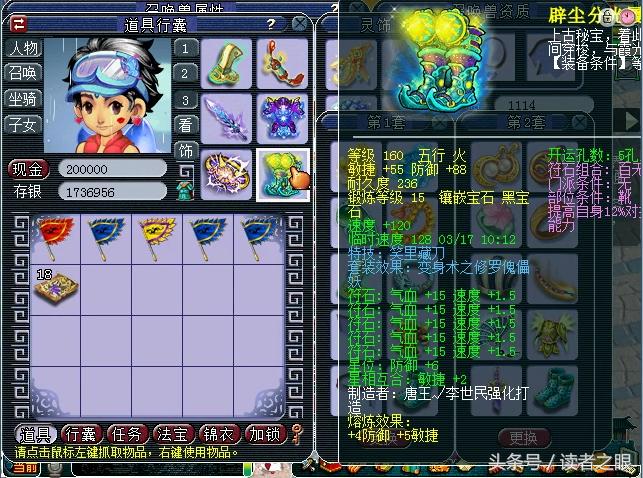643x478 pixels.
Task: Choose the 子女 children button
Action: 22,124
